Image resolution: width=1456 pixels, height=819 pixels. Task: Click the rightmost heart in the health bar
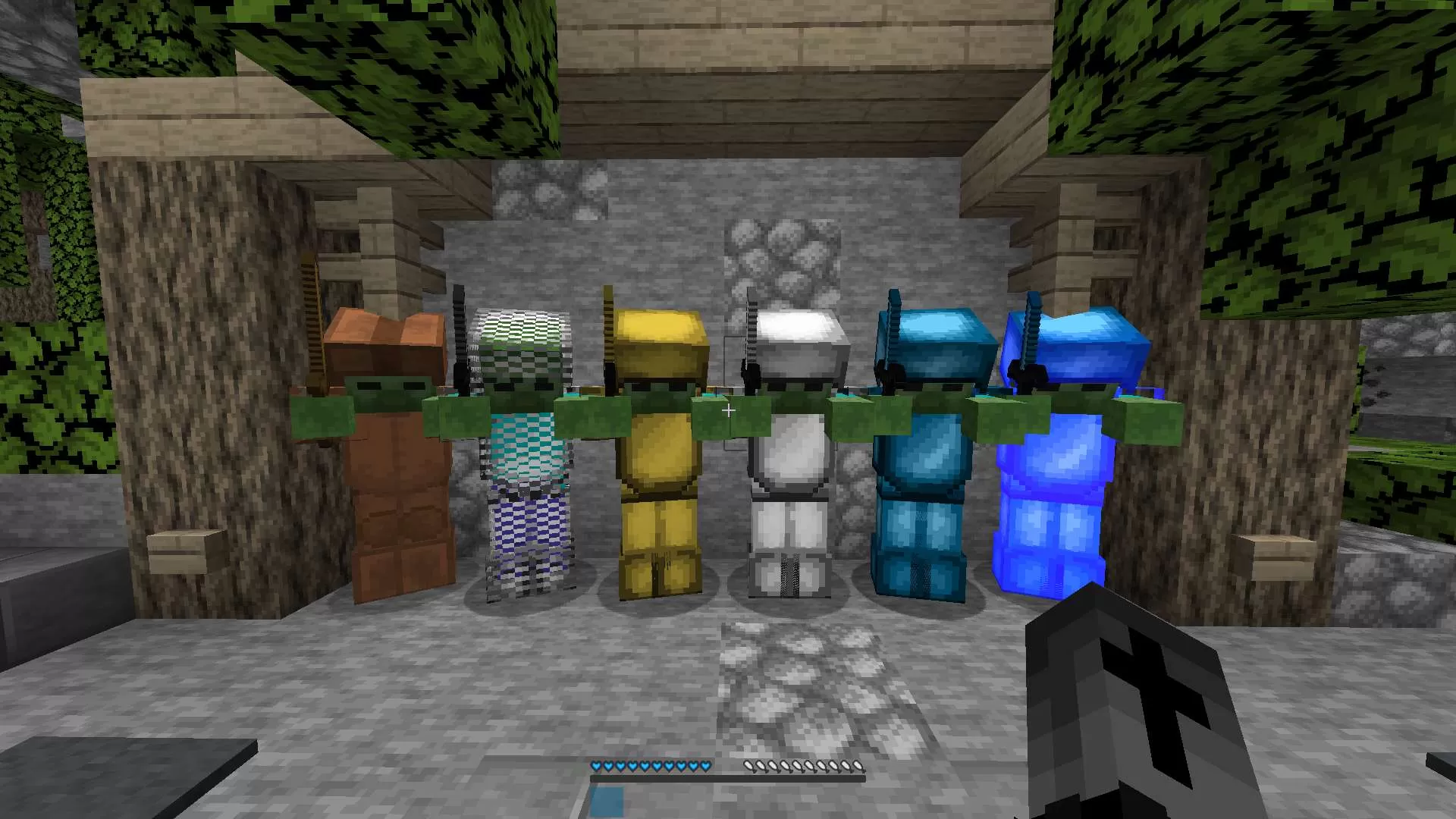click(705, 766)
